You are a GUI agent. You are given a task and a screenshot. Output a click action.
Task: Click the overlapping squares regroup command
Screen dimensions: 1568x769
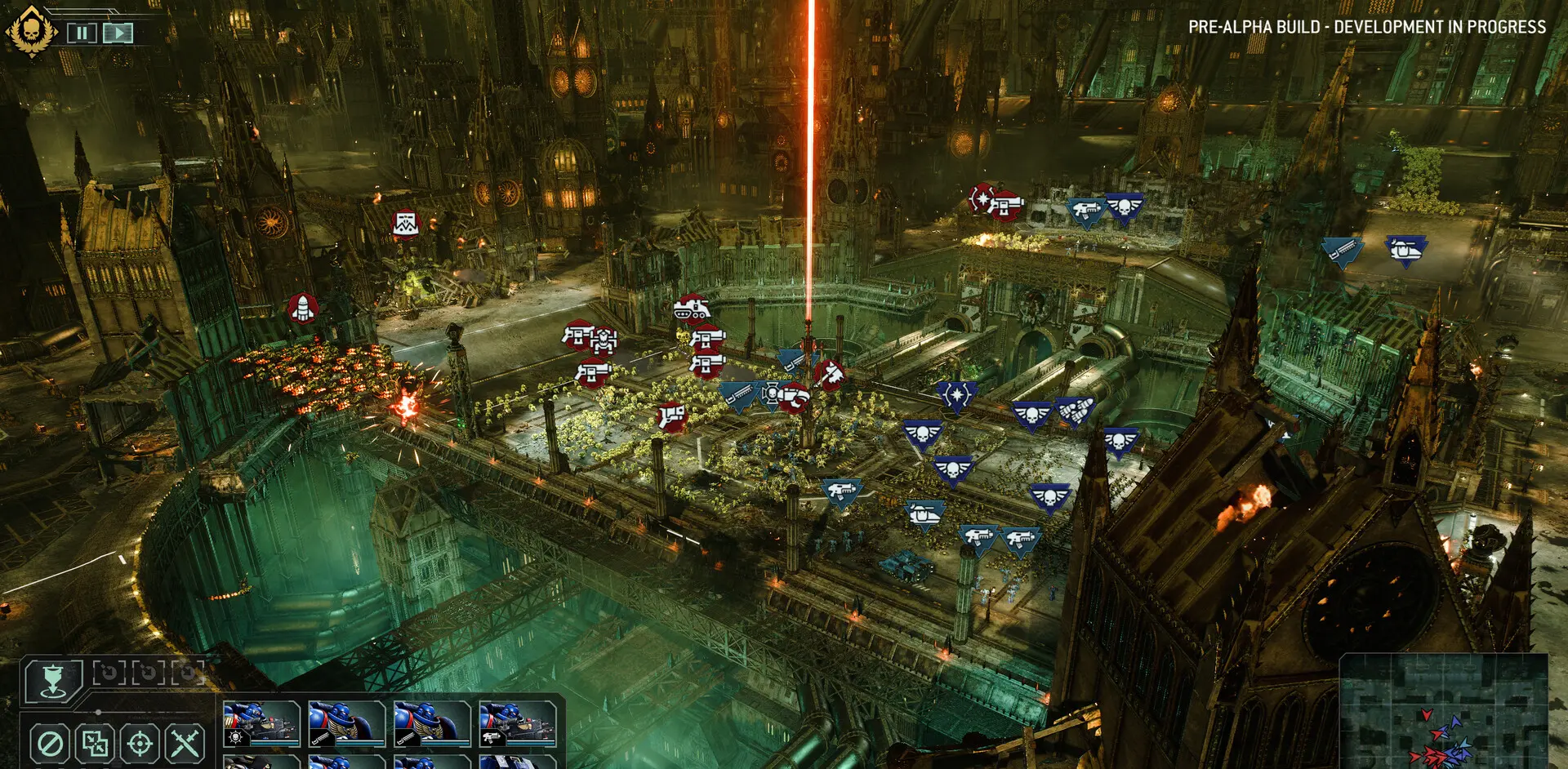pos(95,744)
